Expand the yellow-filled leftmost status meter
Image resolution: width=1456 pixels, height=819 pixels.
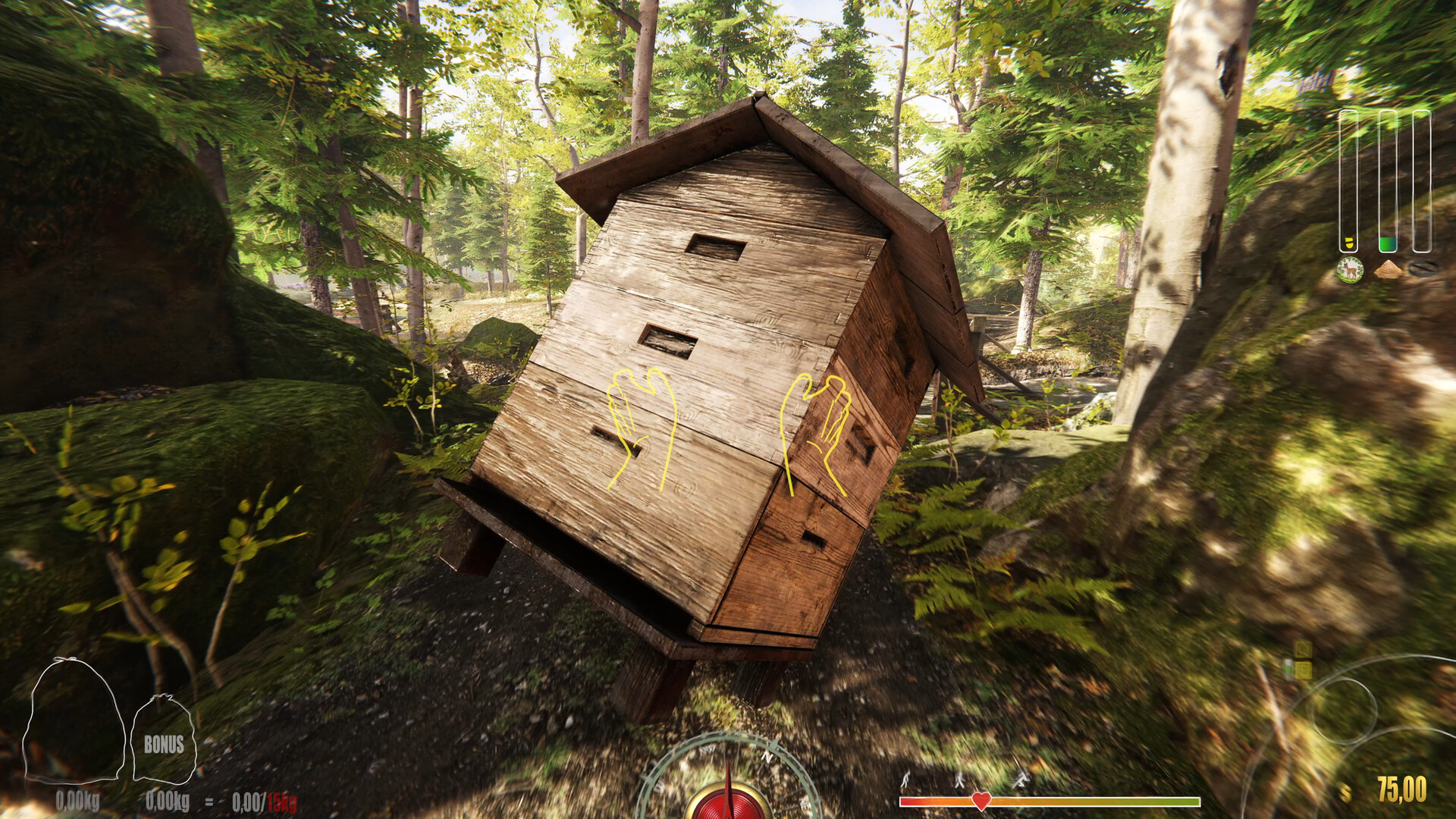[x=1349, y=182]
